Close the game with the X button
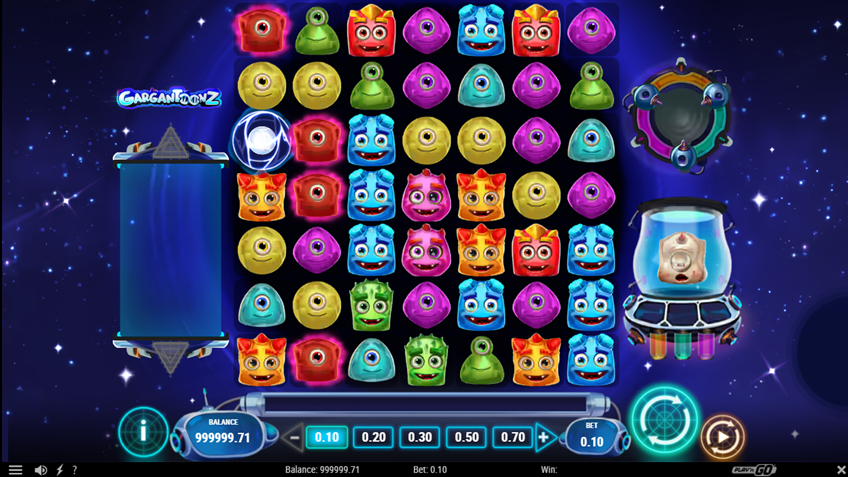Viewport: 848px width, 477px height. click(840, 469)
